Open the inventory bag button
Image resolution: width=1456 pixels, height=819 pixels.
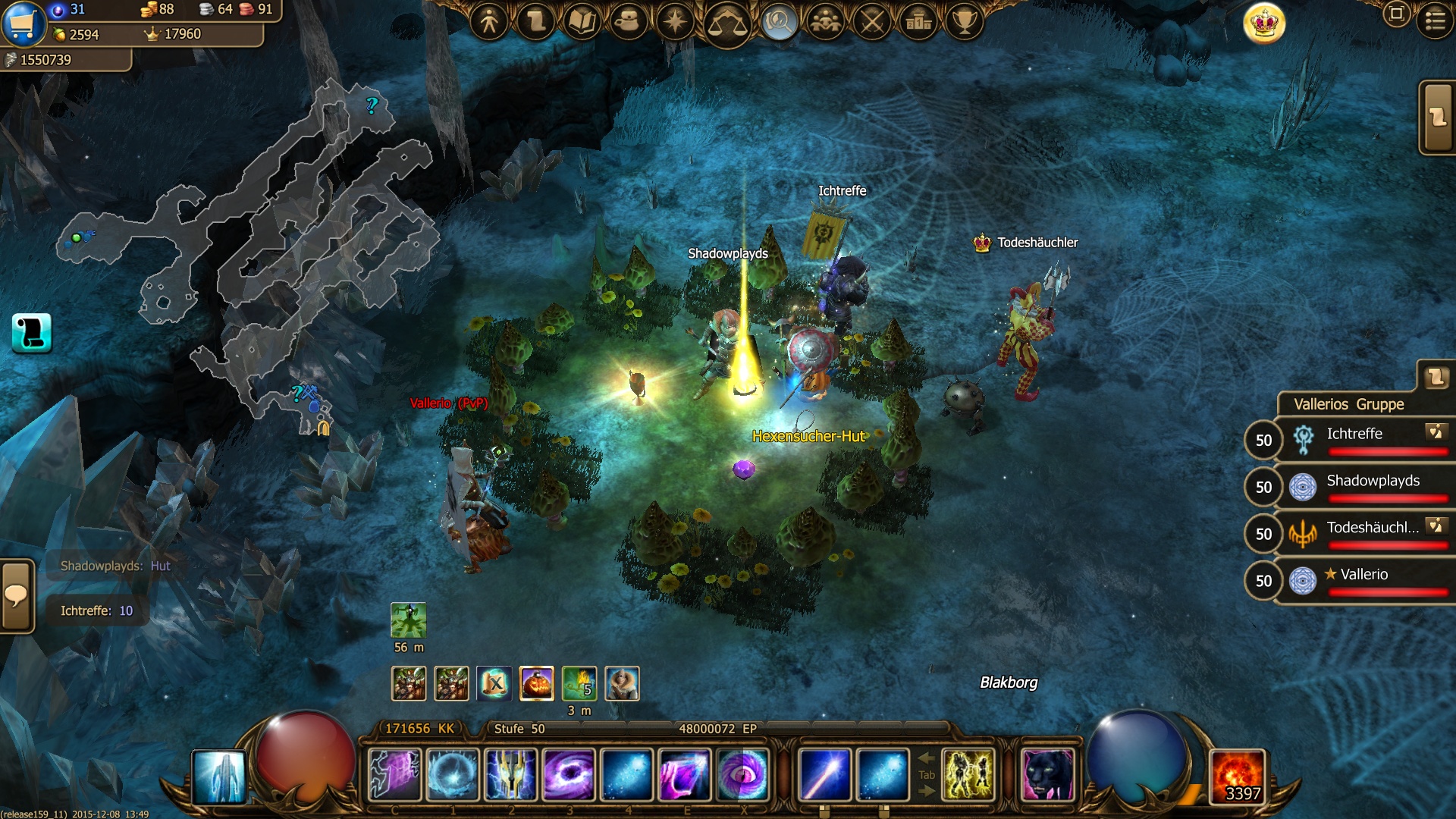(x=628, y=21)
